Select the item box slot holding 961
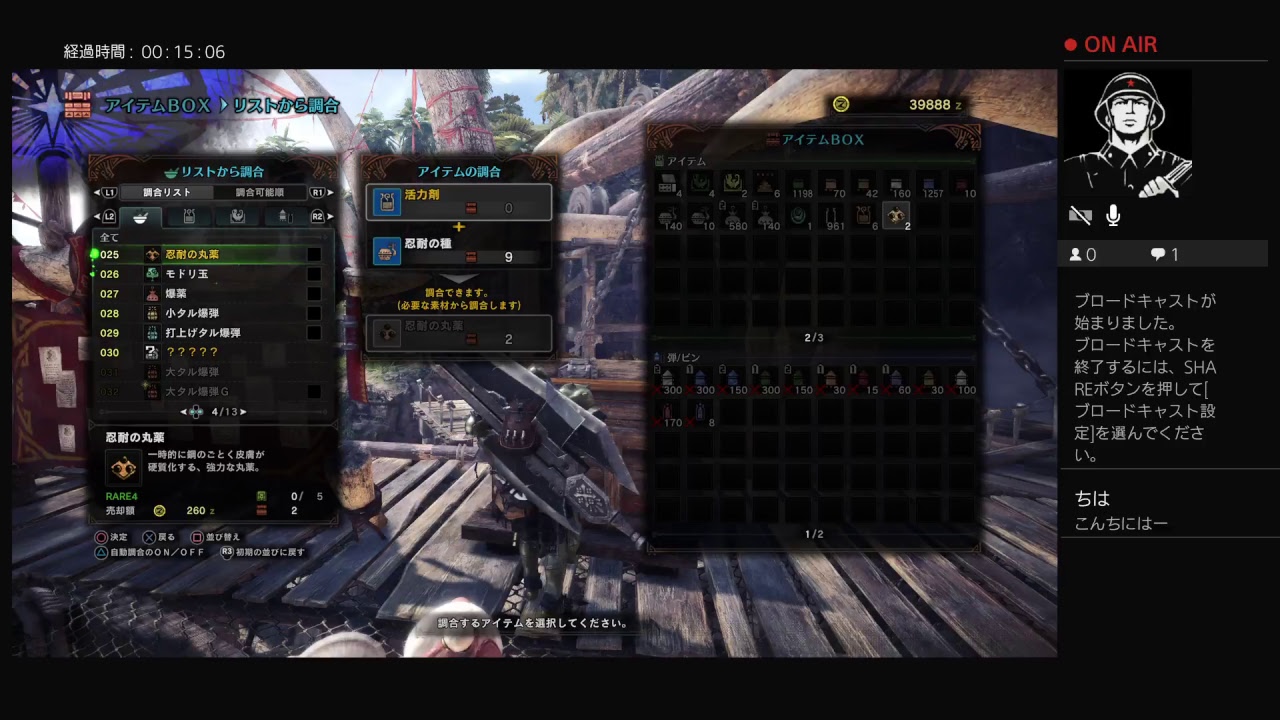This screenshot has width=1280, height=720. pyautogui.click(x=832, y=216)
